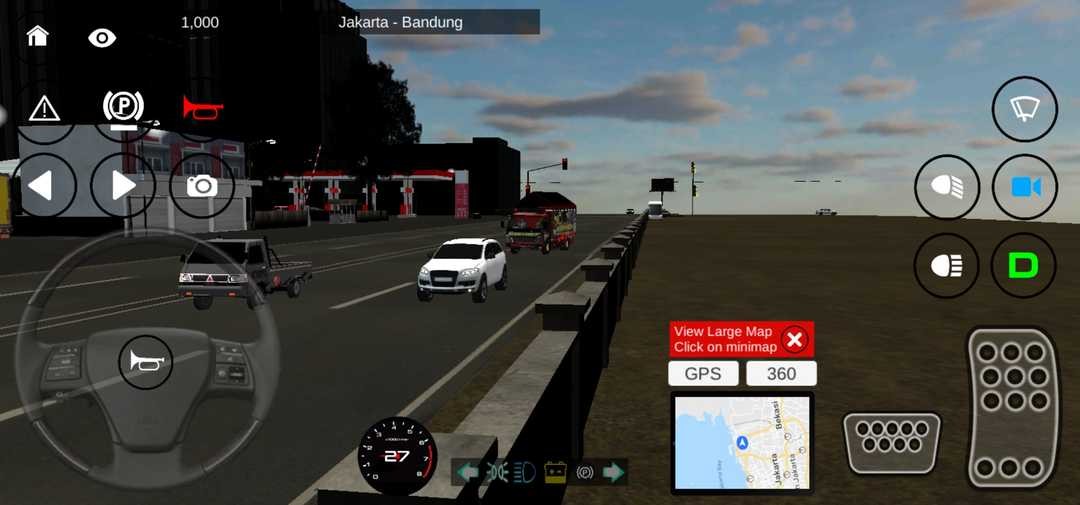
Task: Click the GPS button
Action: (x=703, y=374)
